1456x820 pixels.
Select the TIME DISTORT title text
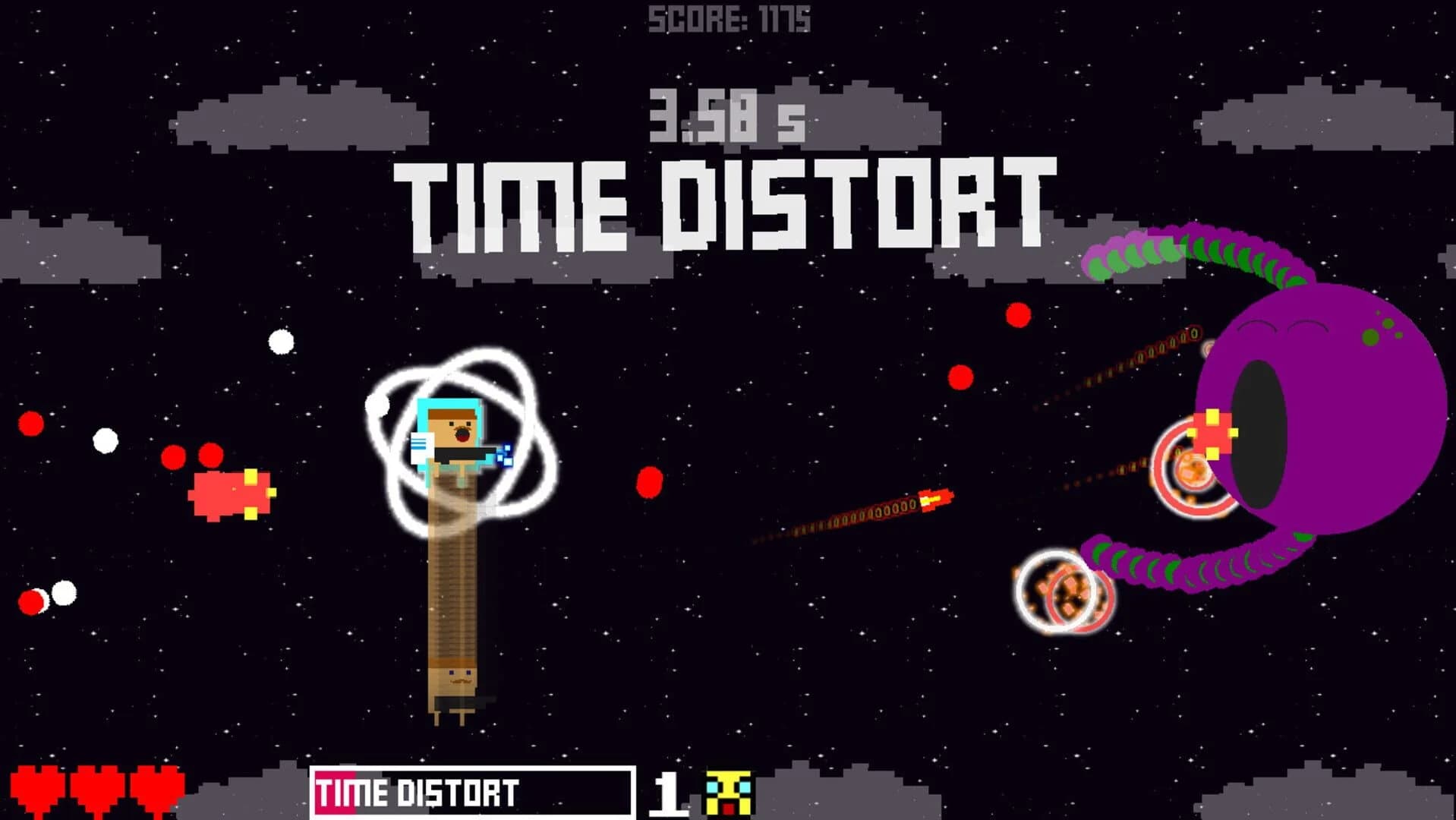pyautogui.click(x=725, y=197)
